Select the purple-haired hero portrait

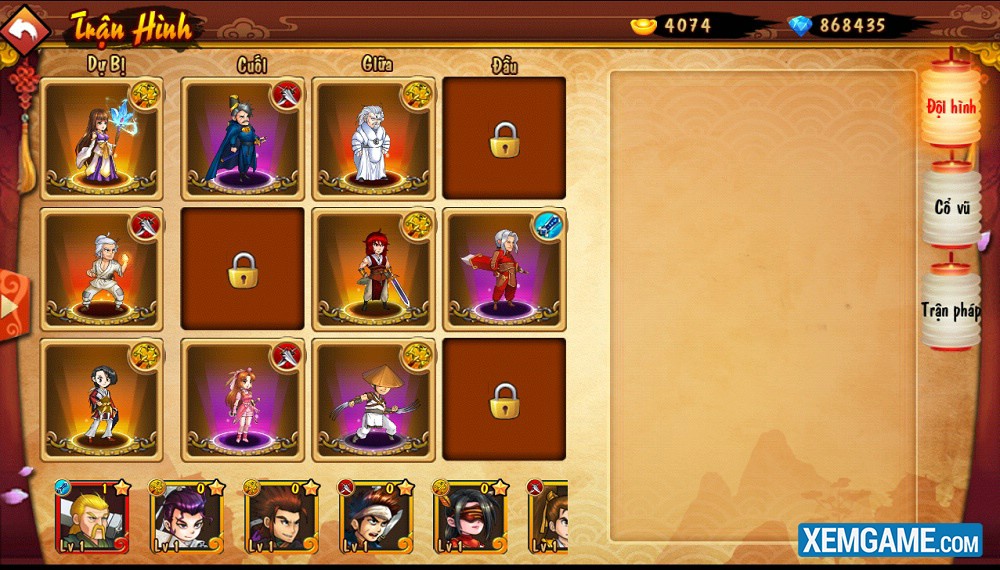[x=186, y=518]
